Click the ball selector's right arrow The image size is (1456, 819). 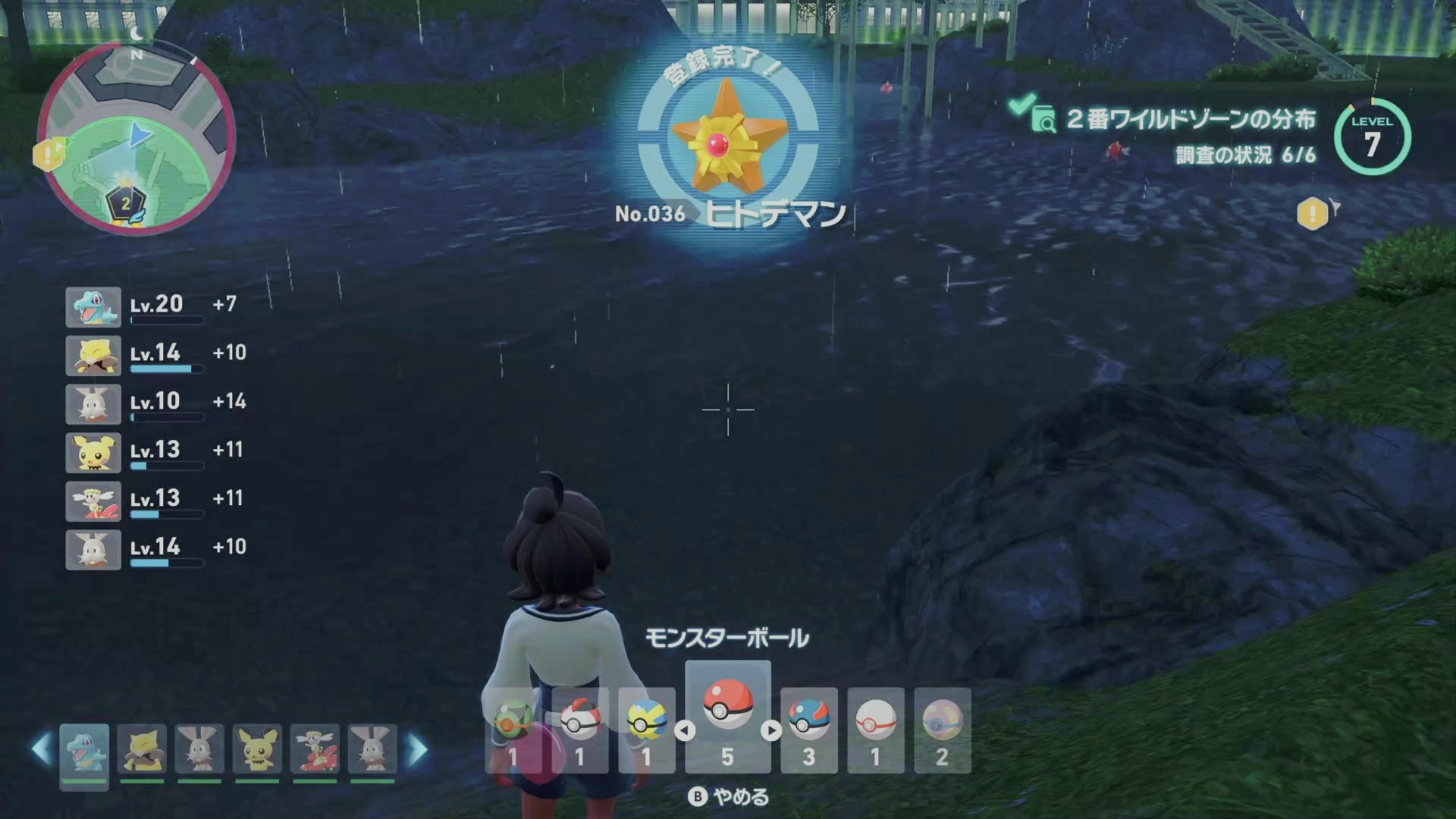(771, 730)
